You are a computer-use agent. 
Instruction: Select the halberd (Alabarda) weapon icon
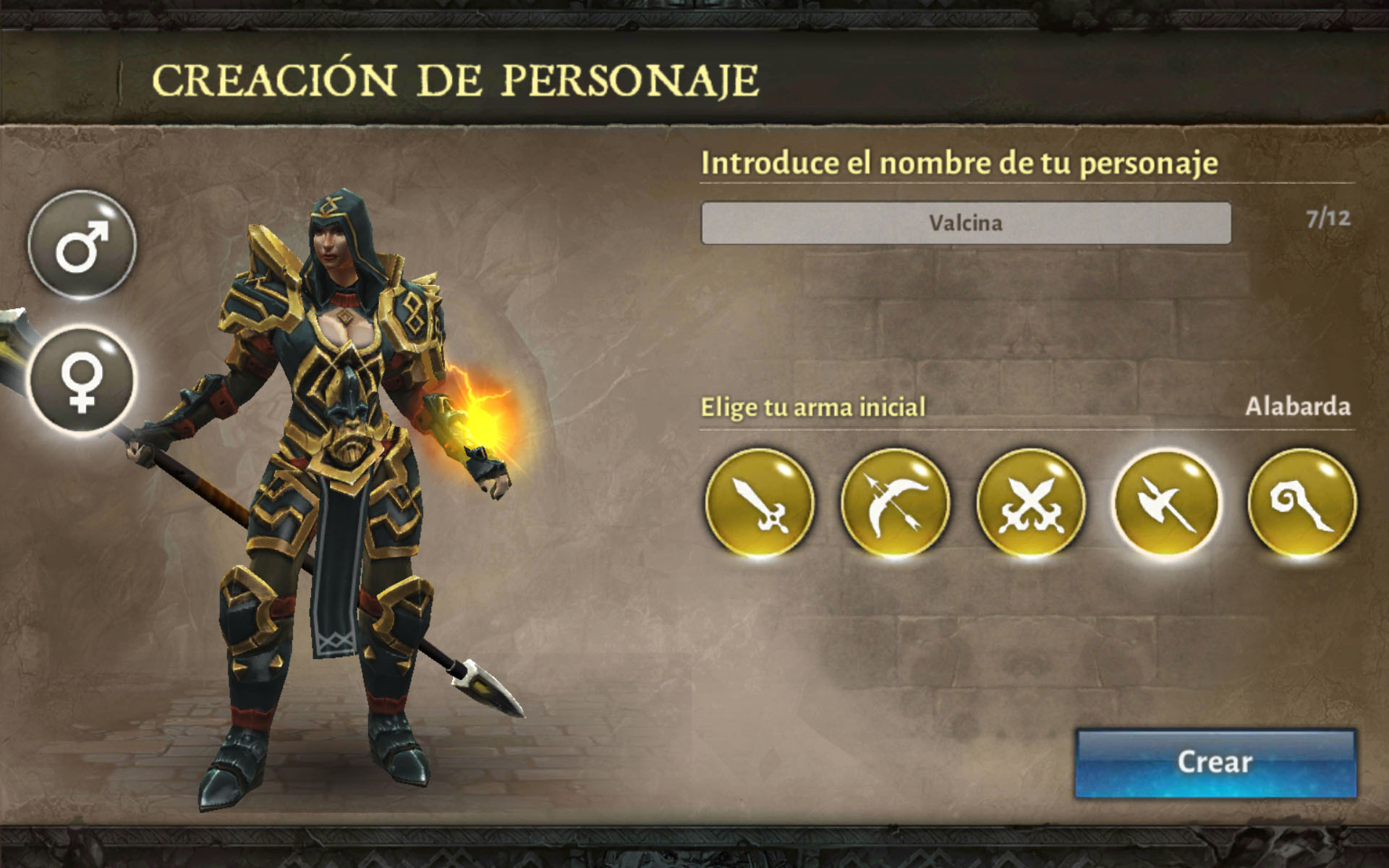click(1166, 503)
